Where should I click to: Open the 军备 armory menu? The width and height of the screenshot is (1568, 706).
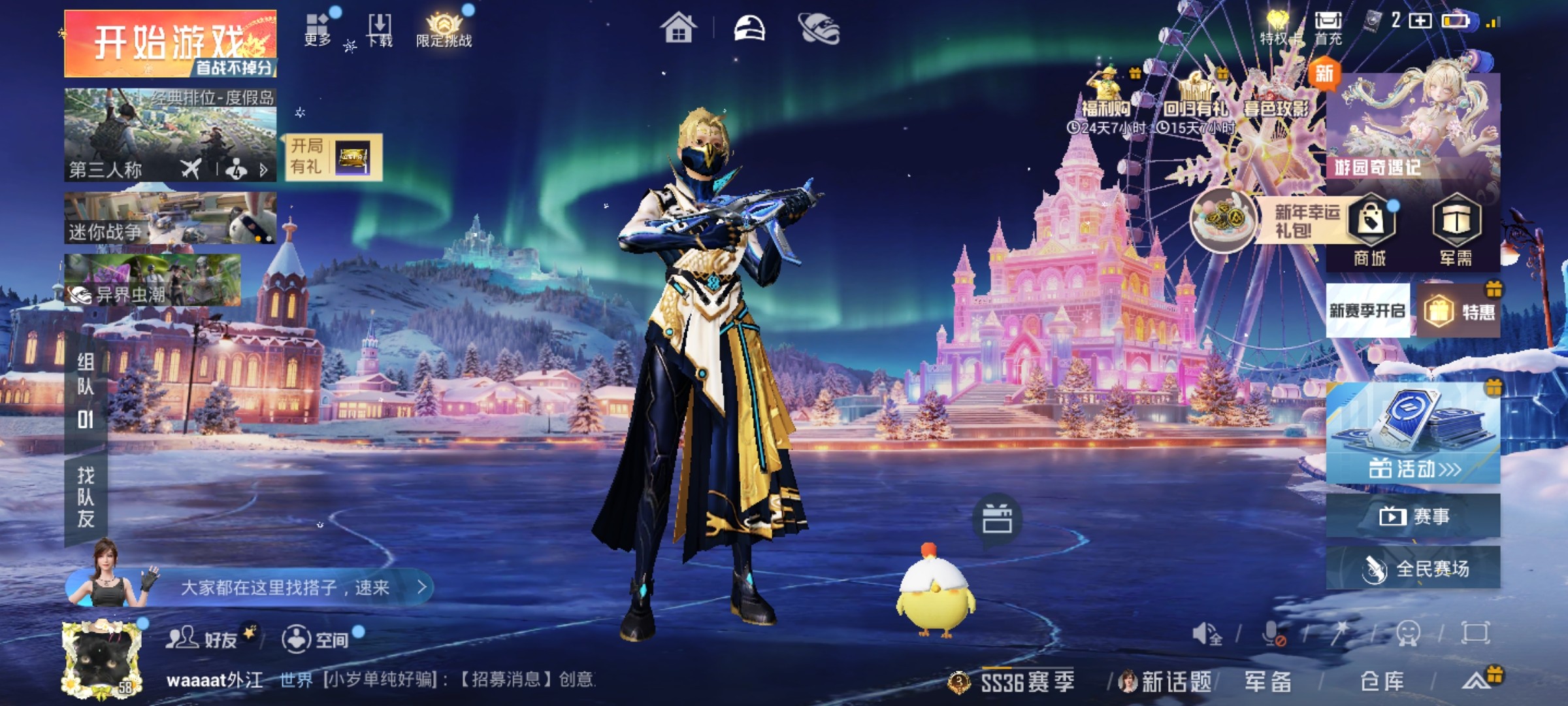click(1267, 682)
